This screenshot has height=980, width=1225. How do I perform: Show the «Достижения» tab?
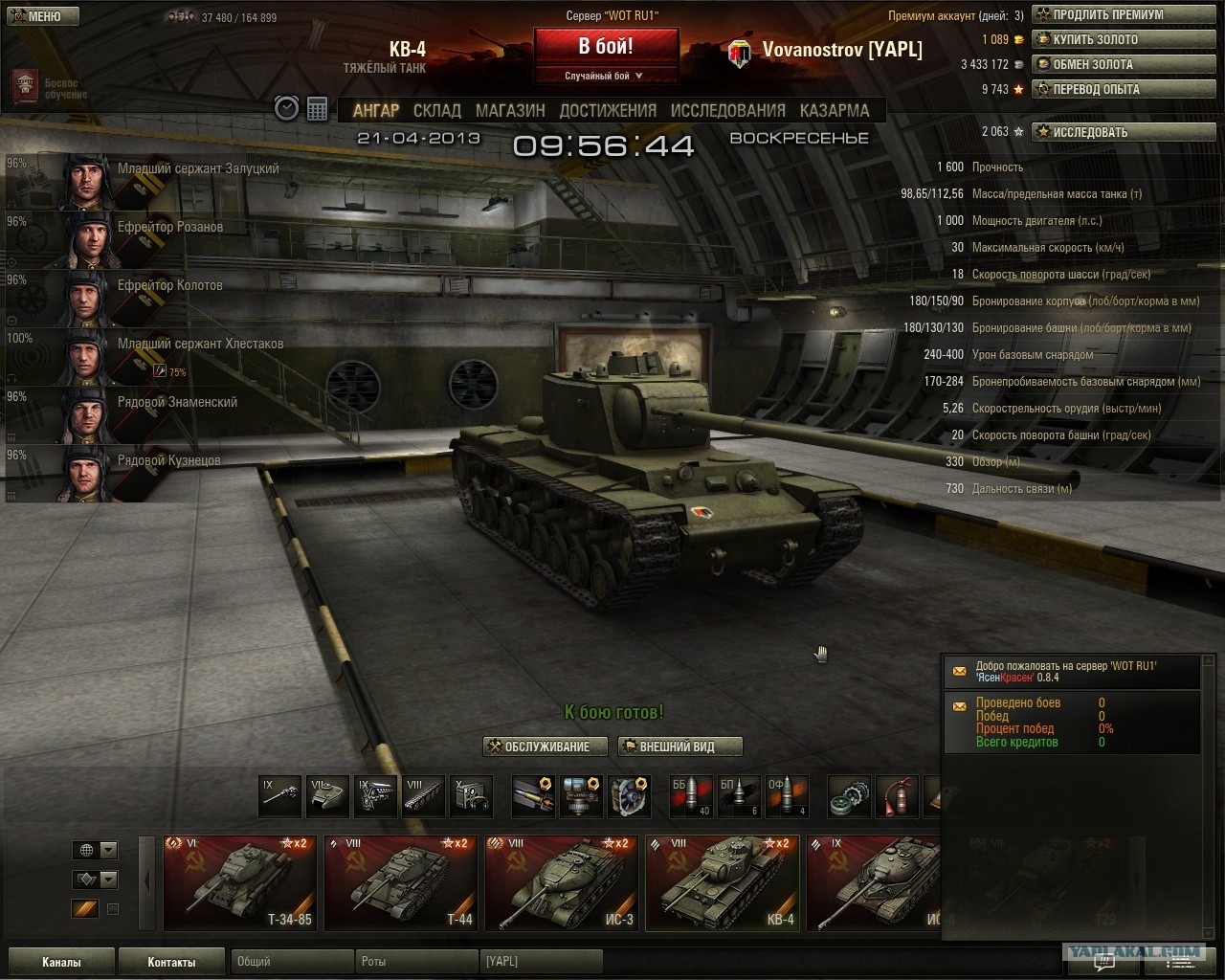(608, 110)
